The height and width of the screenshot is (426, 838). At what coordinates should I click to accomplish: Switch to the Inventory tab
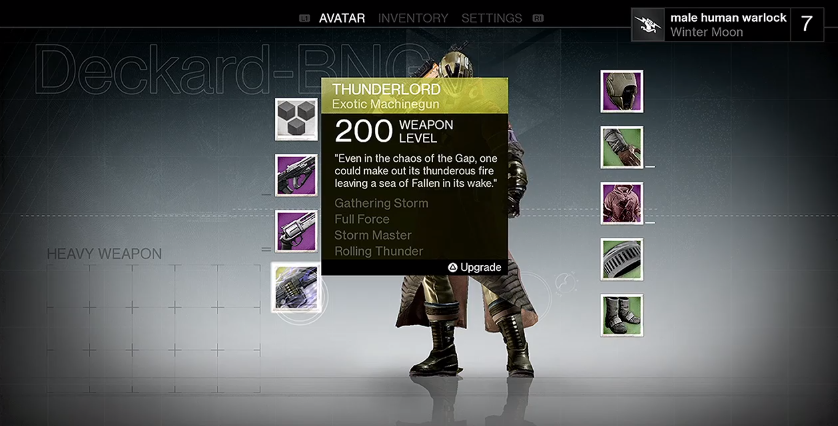click(413, 18)
